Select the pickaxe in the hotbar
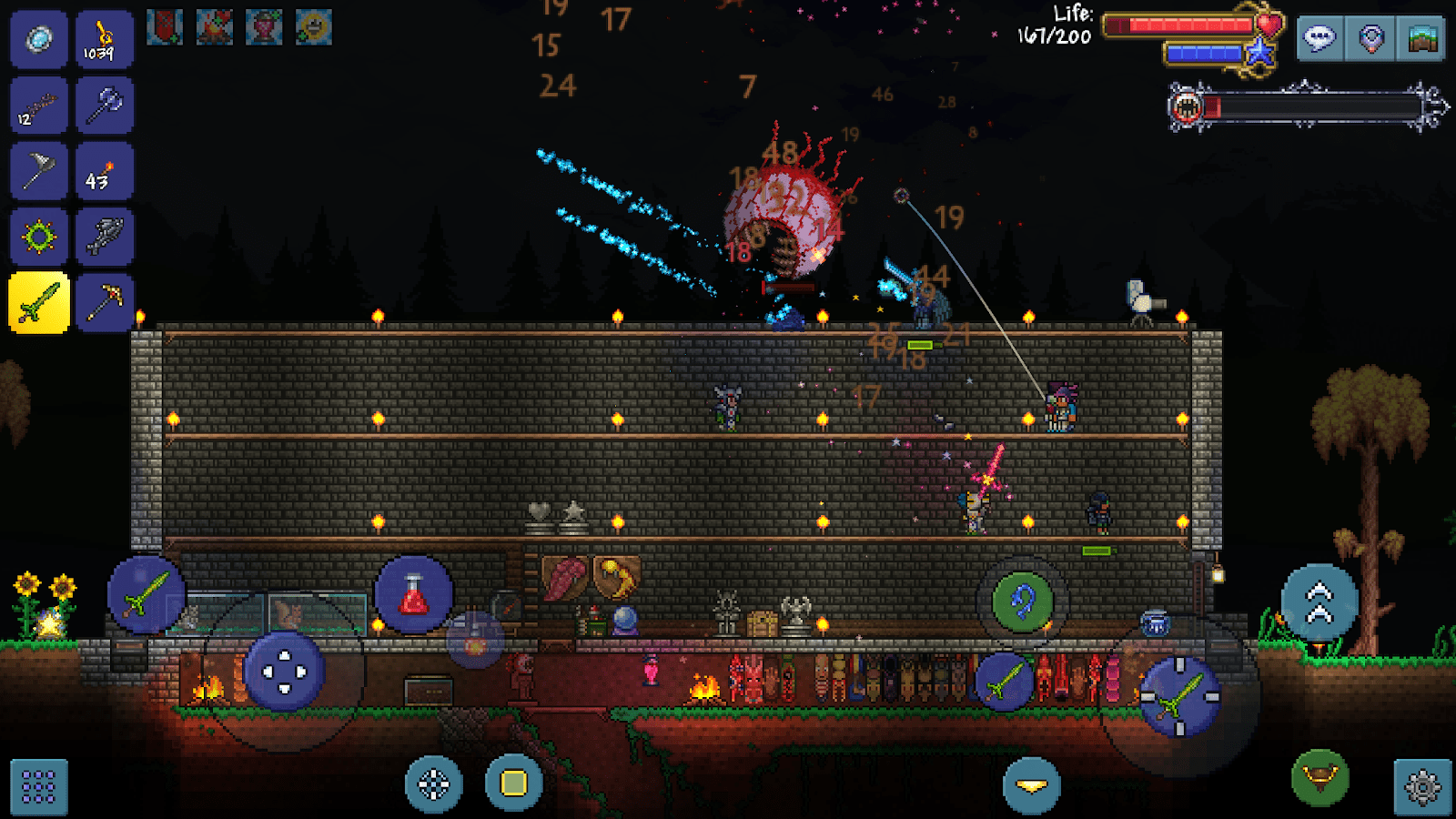Screen dimensions: 1456x819 click(x=105, y=302)
